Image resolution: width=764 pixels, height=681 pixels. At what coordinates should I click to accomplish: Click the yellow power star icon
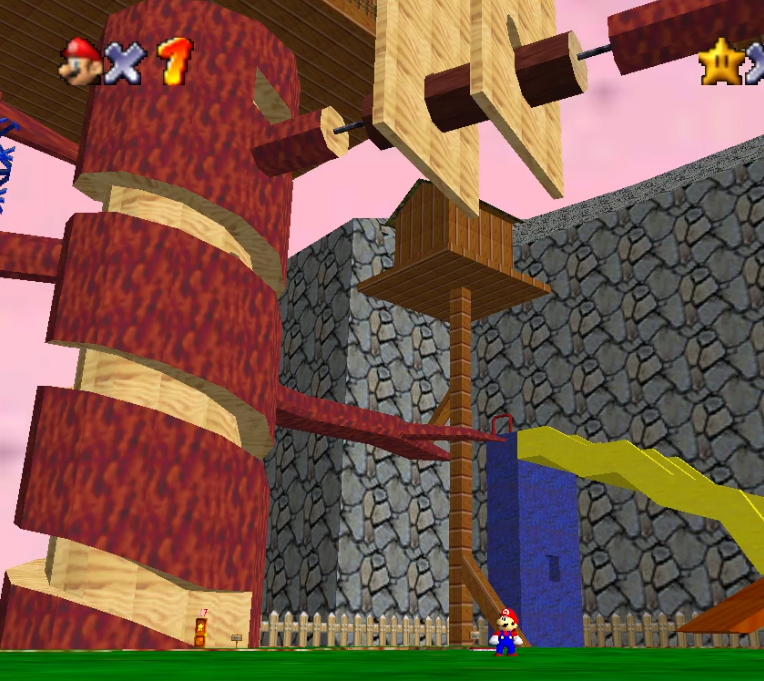click(719, 63)
